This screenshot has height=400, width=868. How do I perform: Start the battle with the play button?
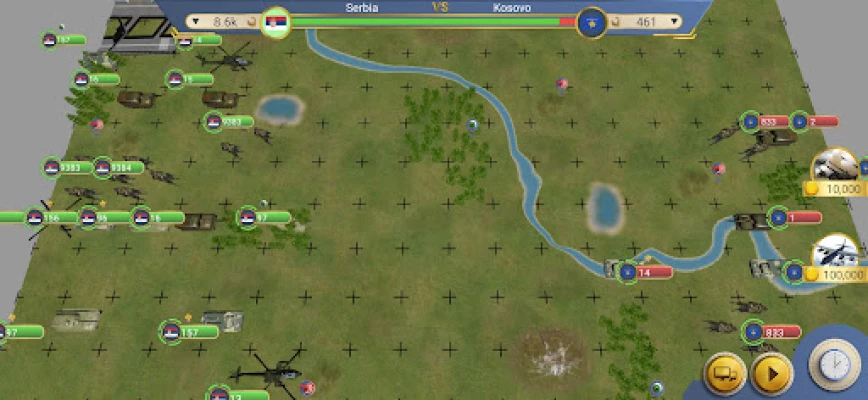click(x=771, y=373)
